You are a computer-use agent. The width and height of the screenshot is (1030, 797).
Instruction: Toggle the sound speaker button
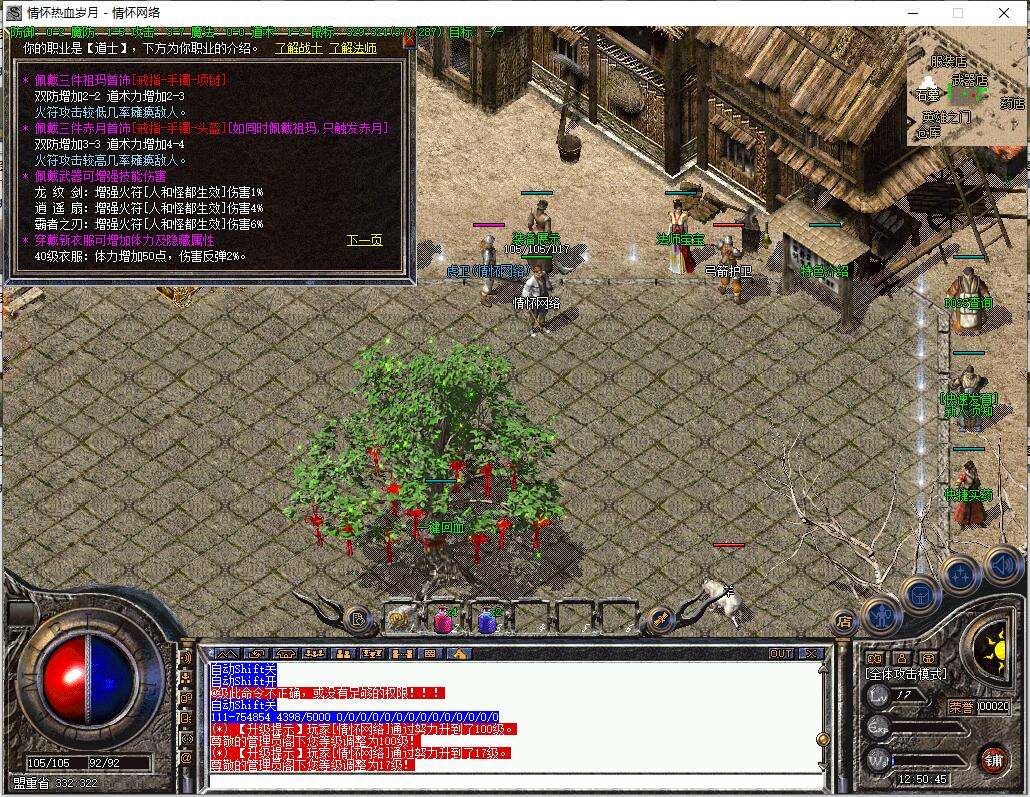1001,565
